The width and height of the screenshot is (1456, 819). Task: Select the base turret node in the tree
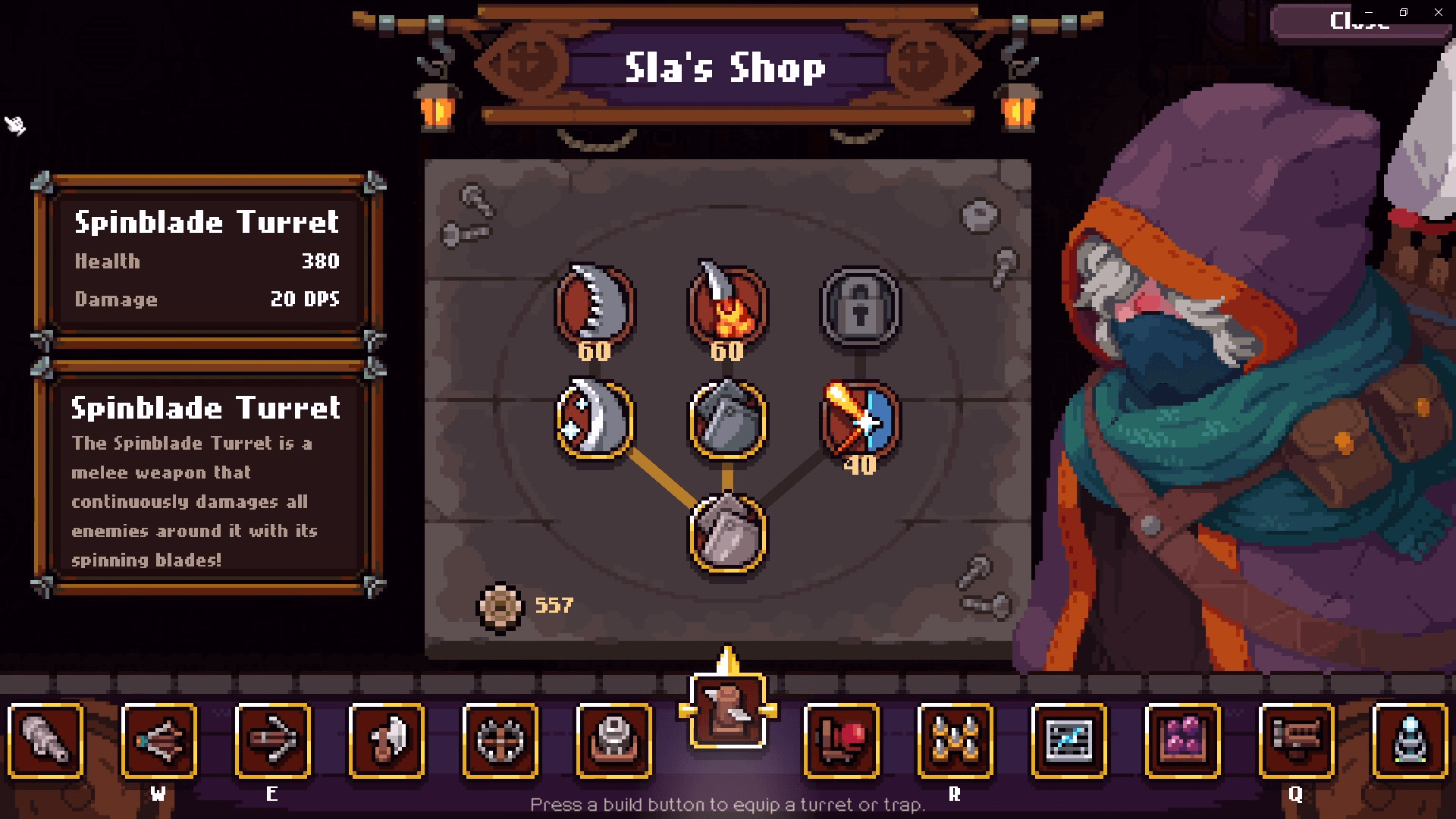click(x=726, y=536)
